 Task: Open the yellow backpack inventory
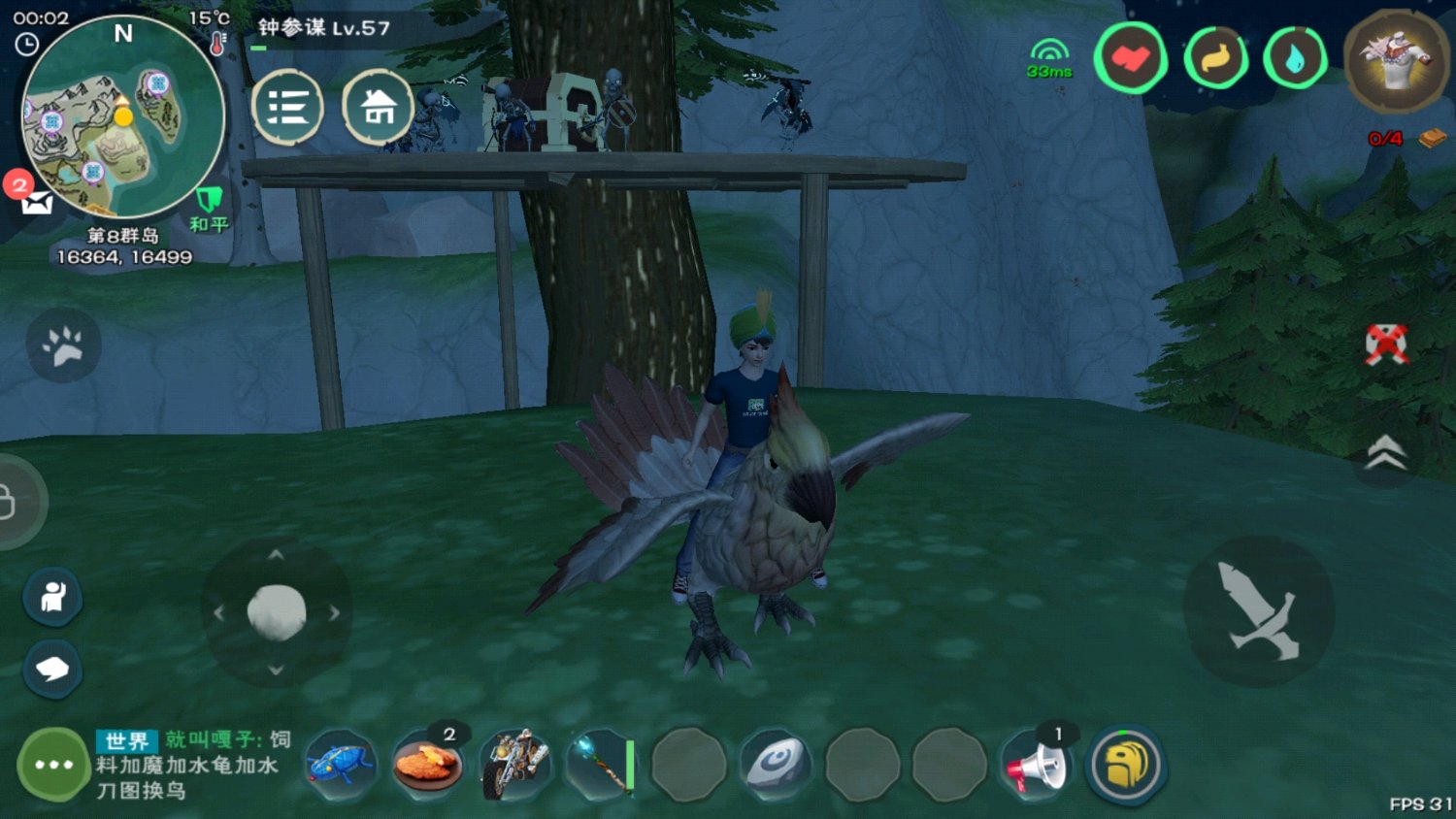[x=1125, y=765]
